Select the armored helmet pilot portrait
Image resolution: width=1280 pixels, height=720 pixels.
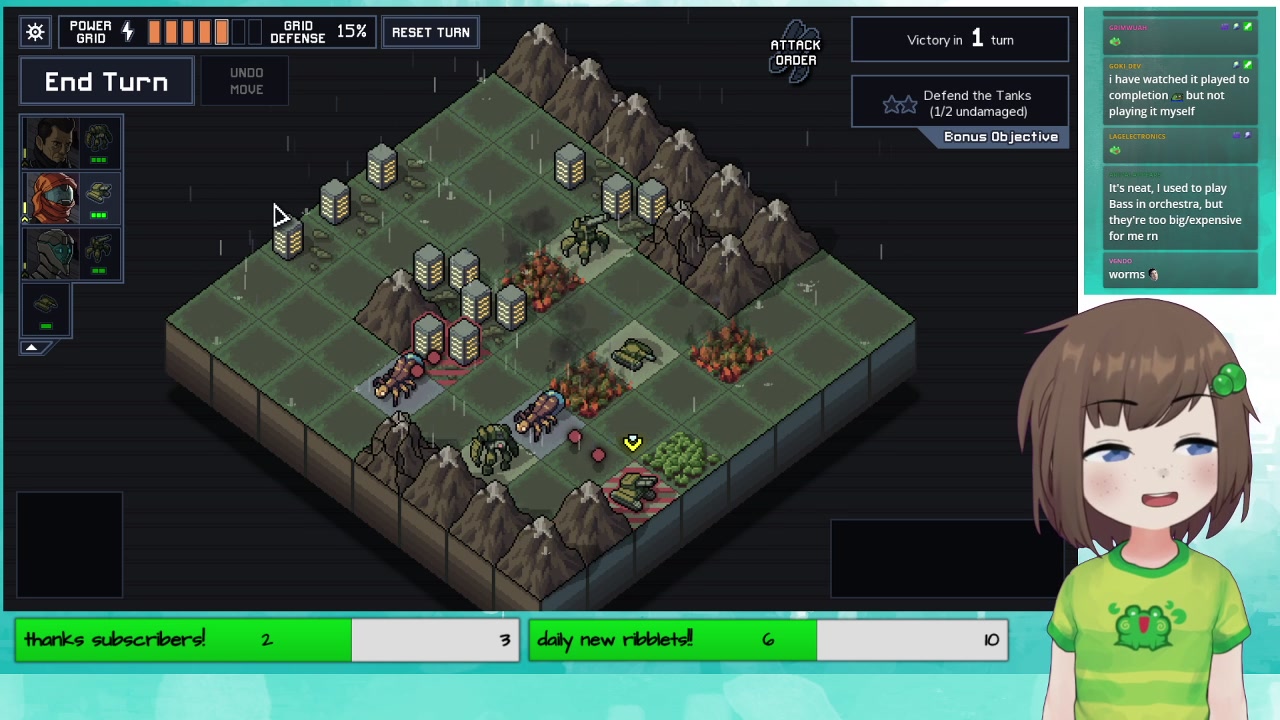tap(49, 252)
